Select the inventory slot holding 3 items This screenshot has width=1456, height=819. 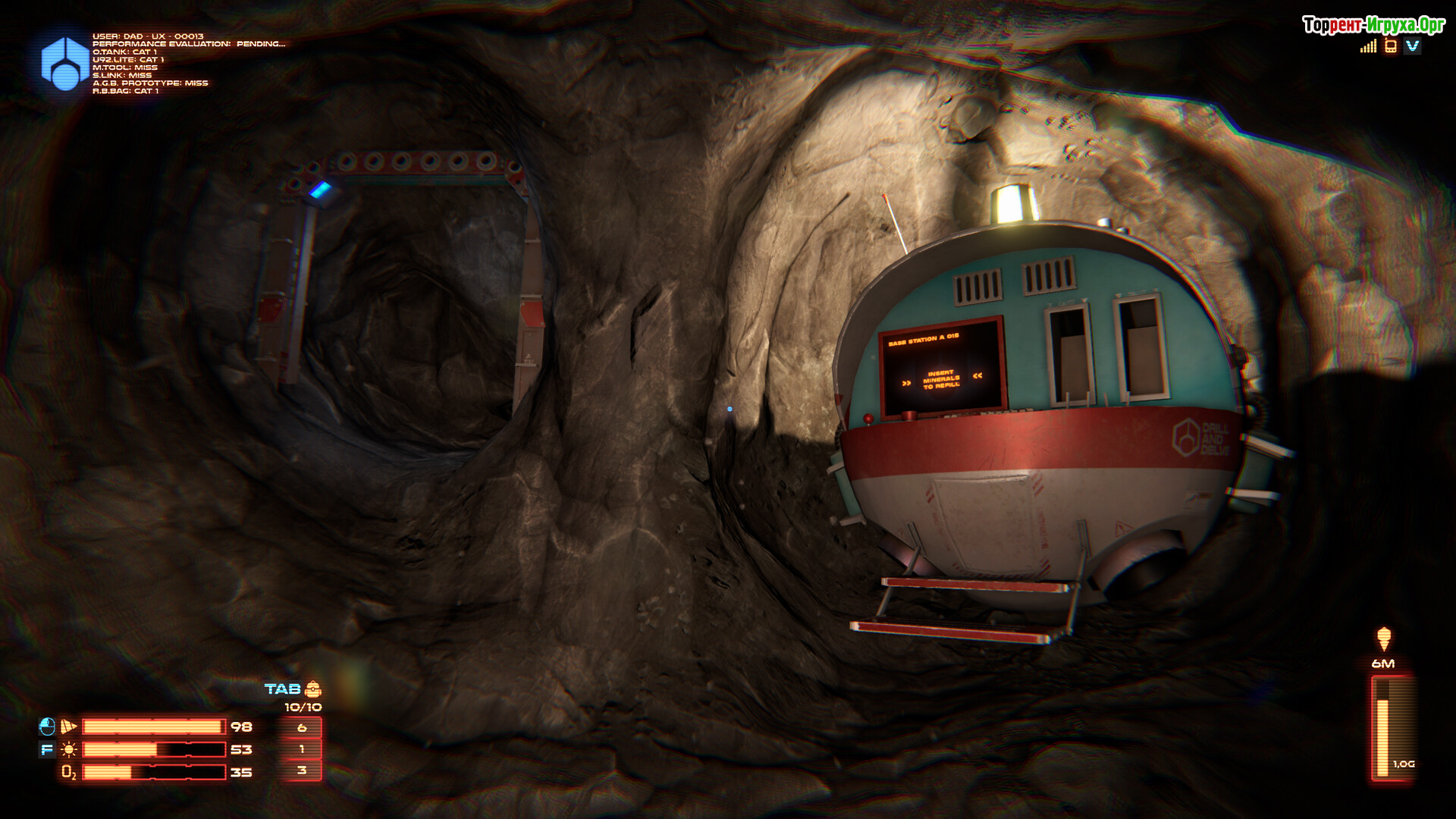302,771
